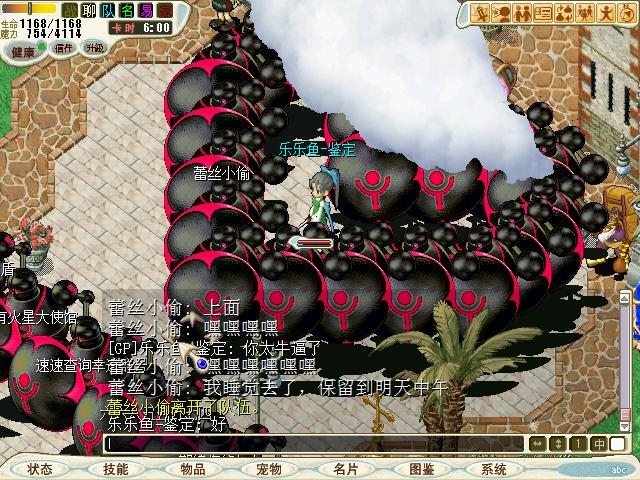The height and width of the screenshot is (480, 640).
Task: Toggle the 易 trade switch
Action: coord(146,10)
